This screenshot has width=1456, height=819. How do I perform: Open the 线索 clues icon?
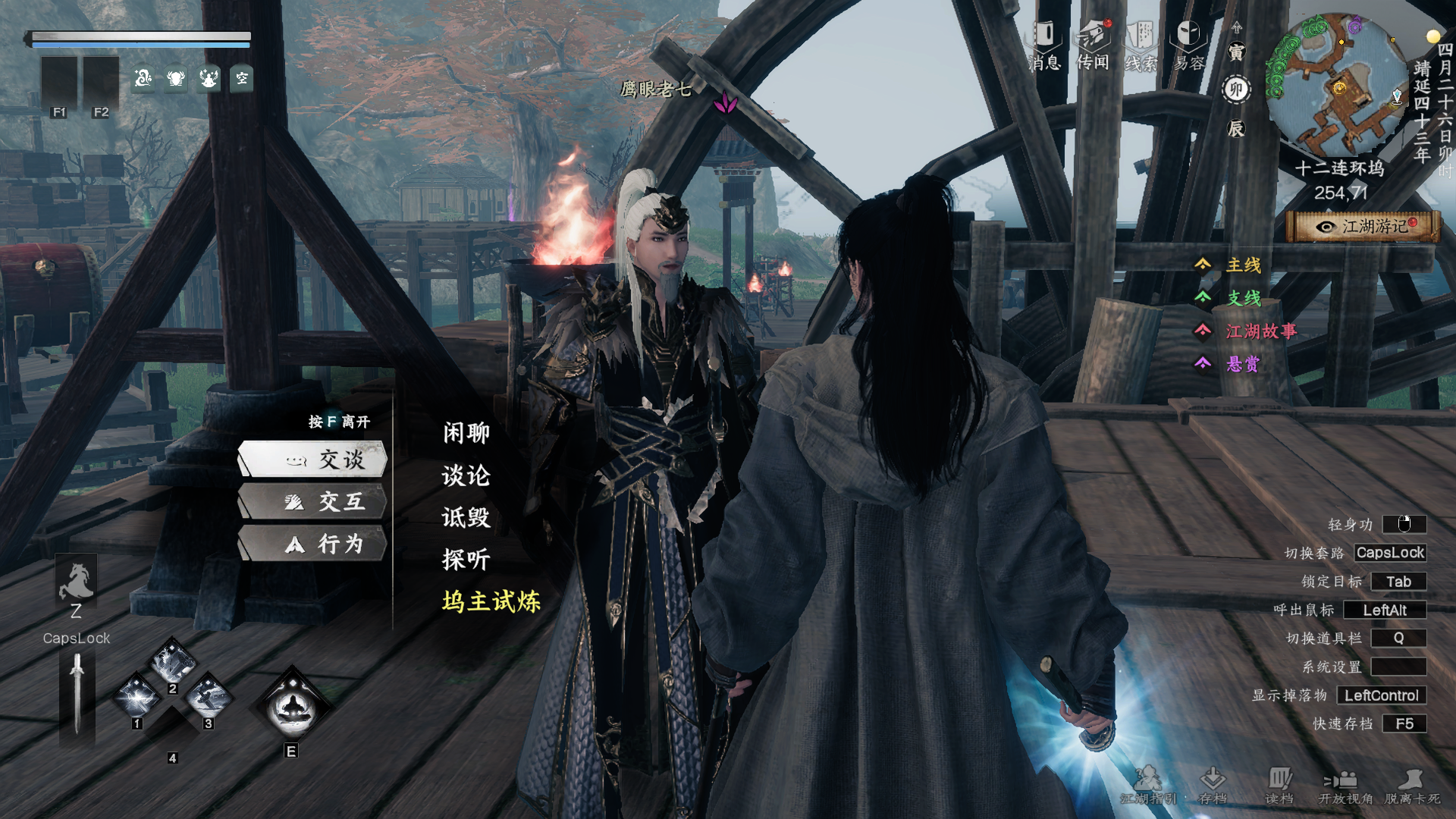pyautogui.click(x=1141, y=45)
